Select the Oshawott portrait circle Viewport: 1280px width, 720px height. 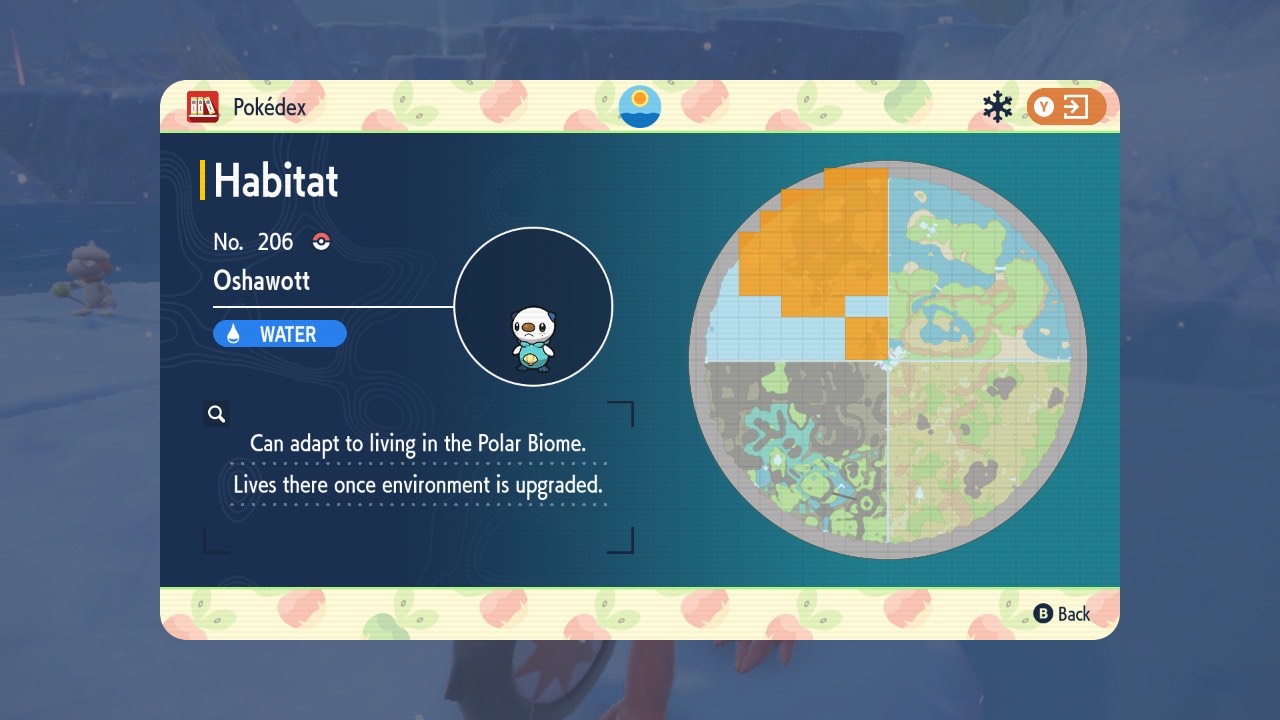(533, 307)
